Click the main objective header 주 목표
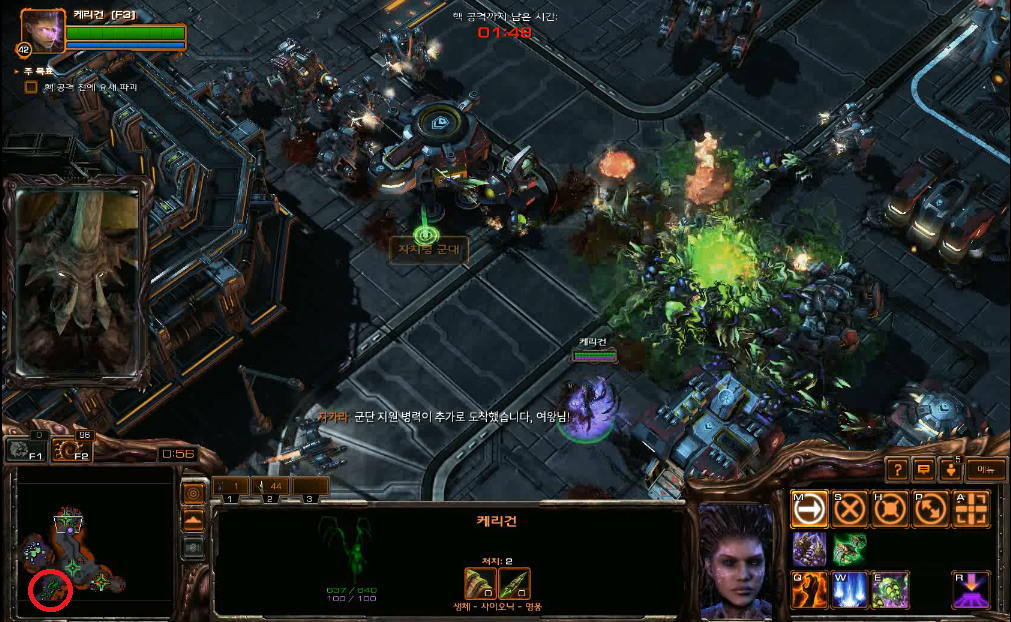1011x622 pixels. pyautogui.click(x=35, y=72)
